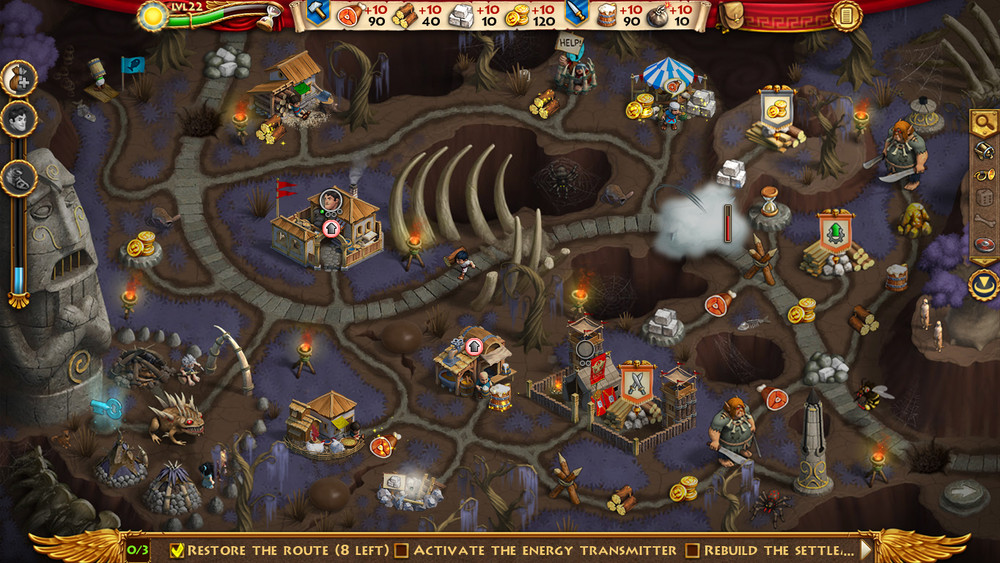Click the house upgrade marker on main camp

point(333,227)
